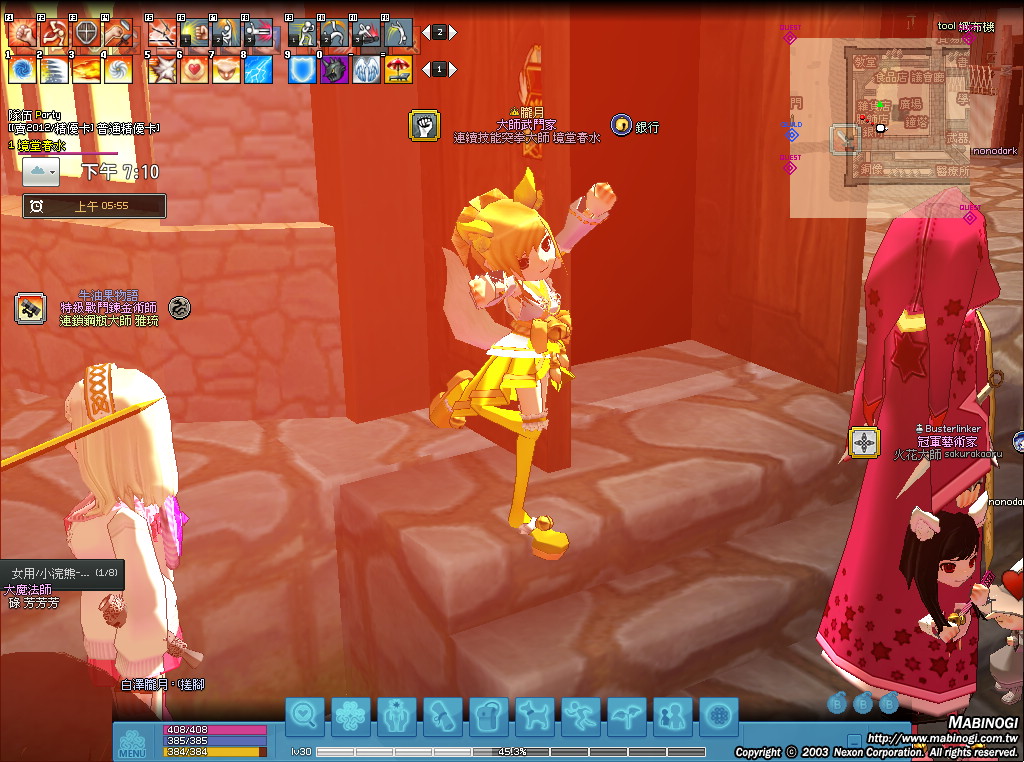Use the red heart skill icon
Screen dimensions: 1024x762
(194, 70)
